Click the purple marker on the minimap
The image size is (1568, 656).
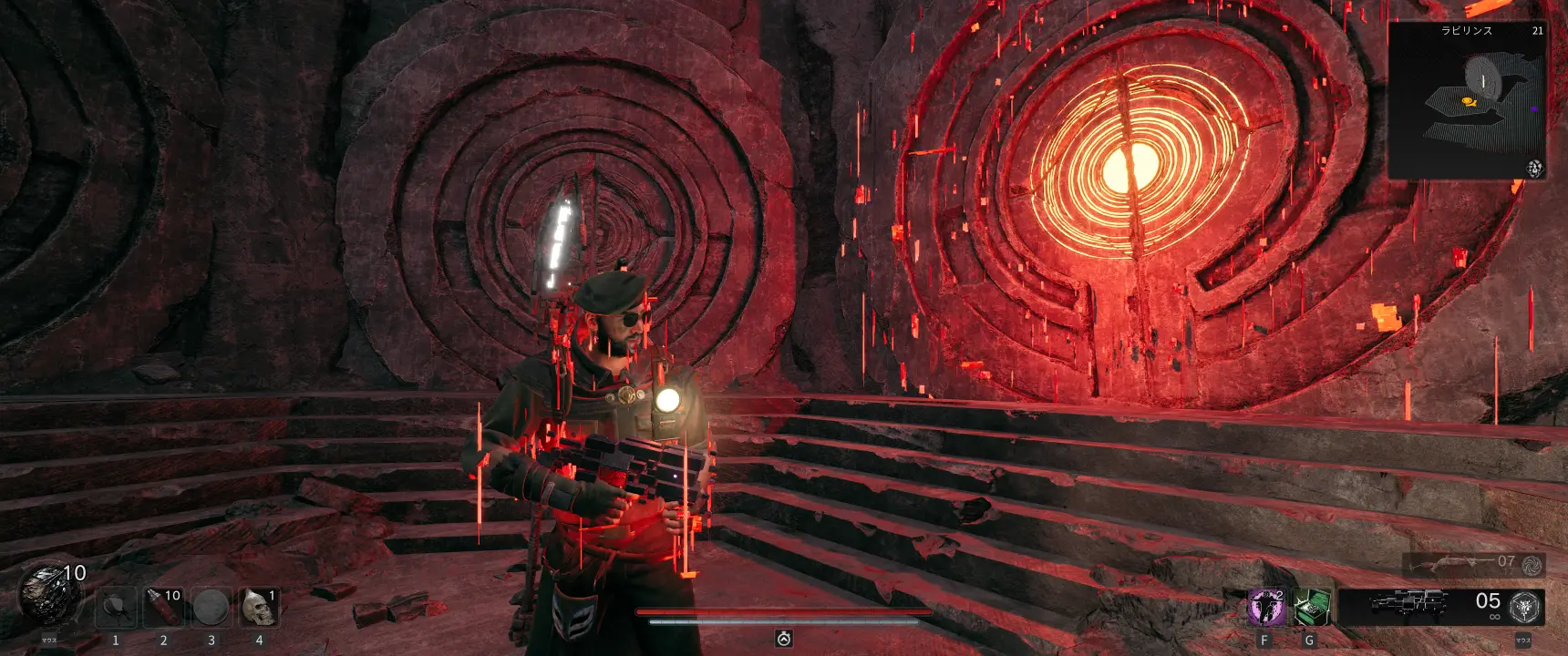point(1533,109)
